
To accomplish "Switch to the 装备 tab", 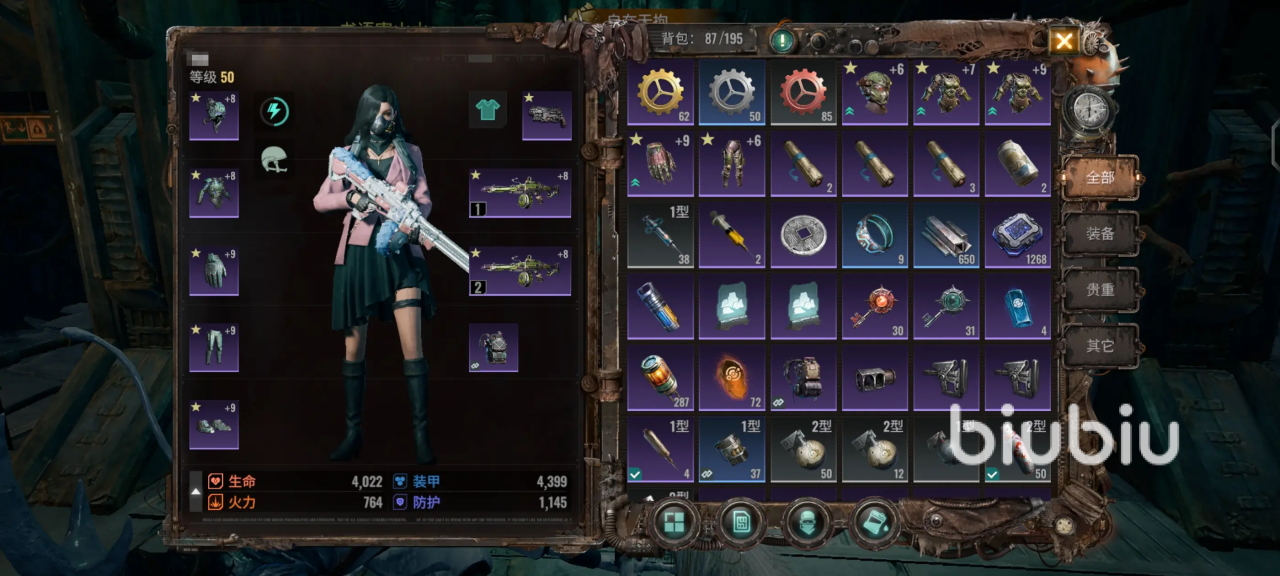I will (x=1100, y=234).
